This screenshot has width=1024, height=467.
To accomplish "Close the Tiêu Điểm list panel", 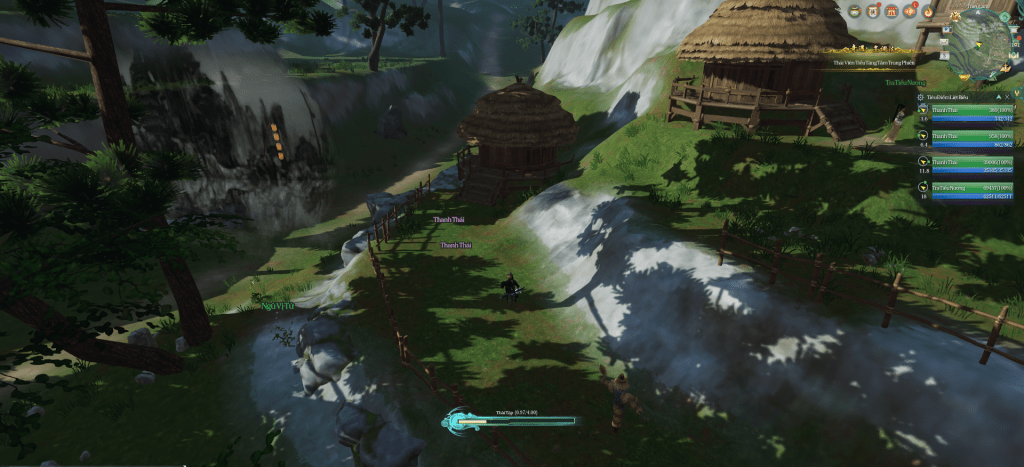I will click(1007, 97).
